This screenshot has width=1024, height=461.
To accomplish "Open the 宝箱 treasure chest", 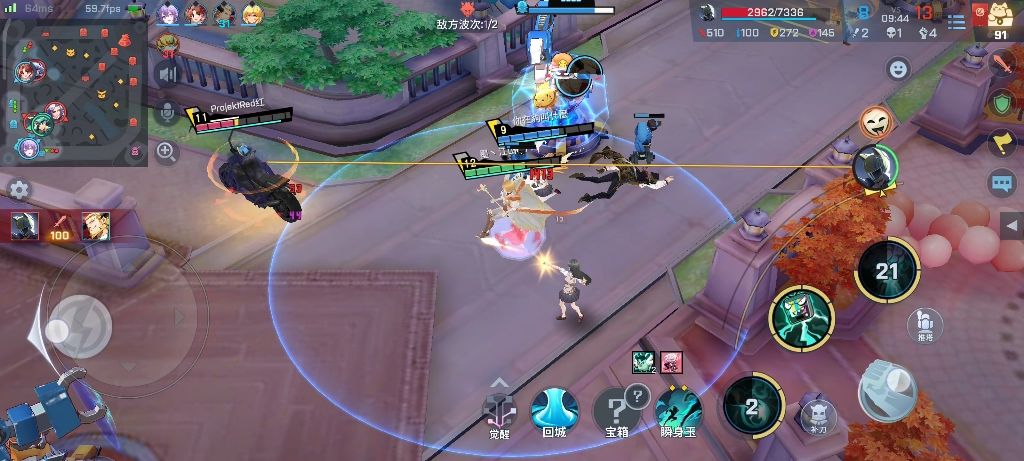I will tap(617, 412).
